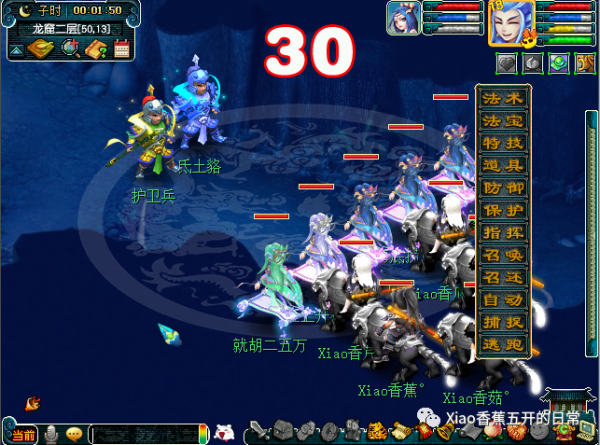Click the grey heart status icon
Image resolution: width=600 pixels, height=445 pixels.
pyautogui.click(x=508, y=62)
